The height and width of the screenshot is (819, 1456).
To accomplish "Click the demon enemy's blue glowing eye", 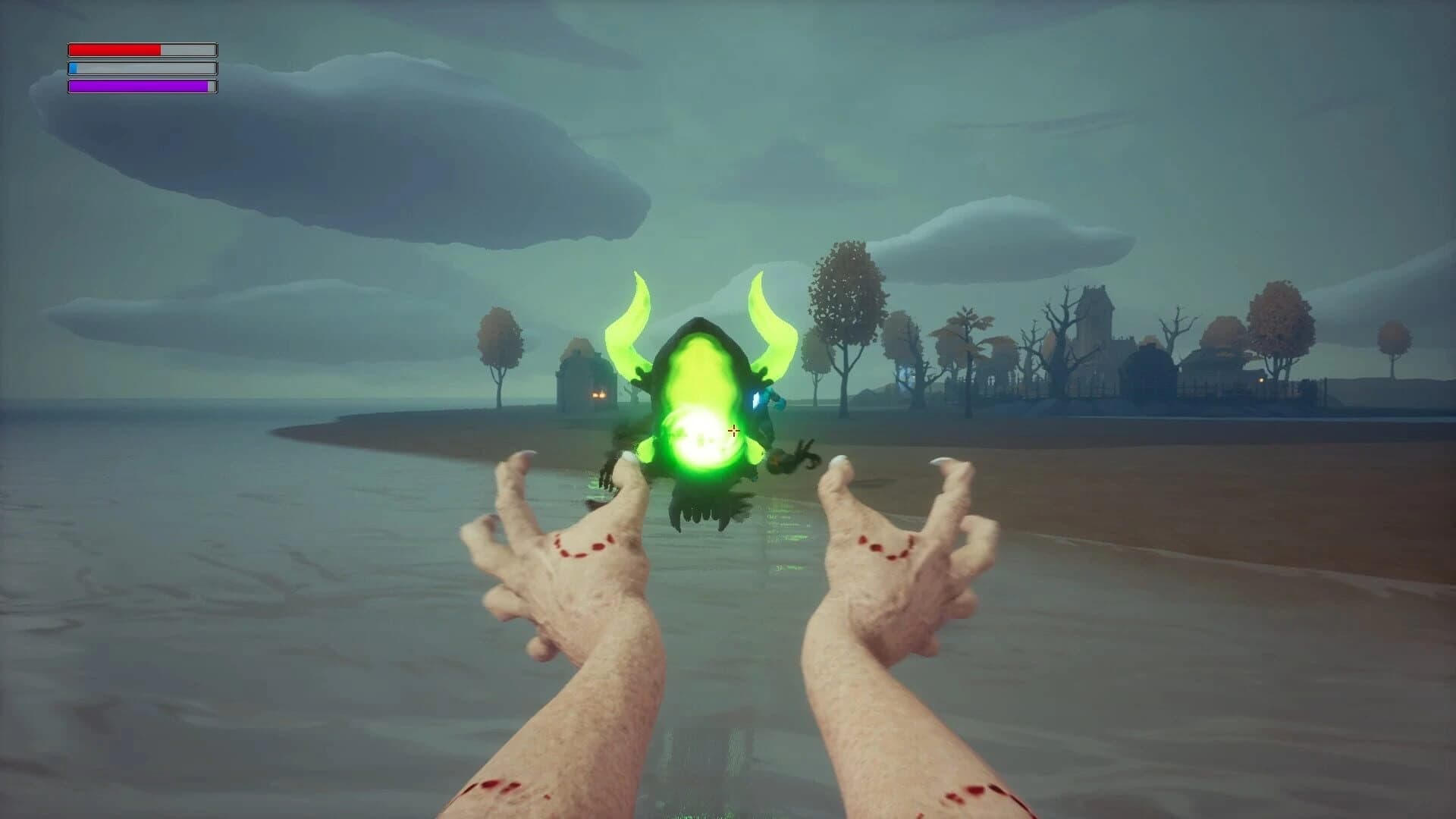I will pyautogui.click(x=755, y=400).
